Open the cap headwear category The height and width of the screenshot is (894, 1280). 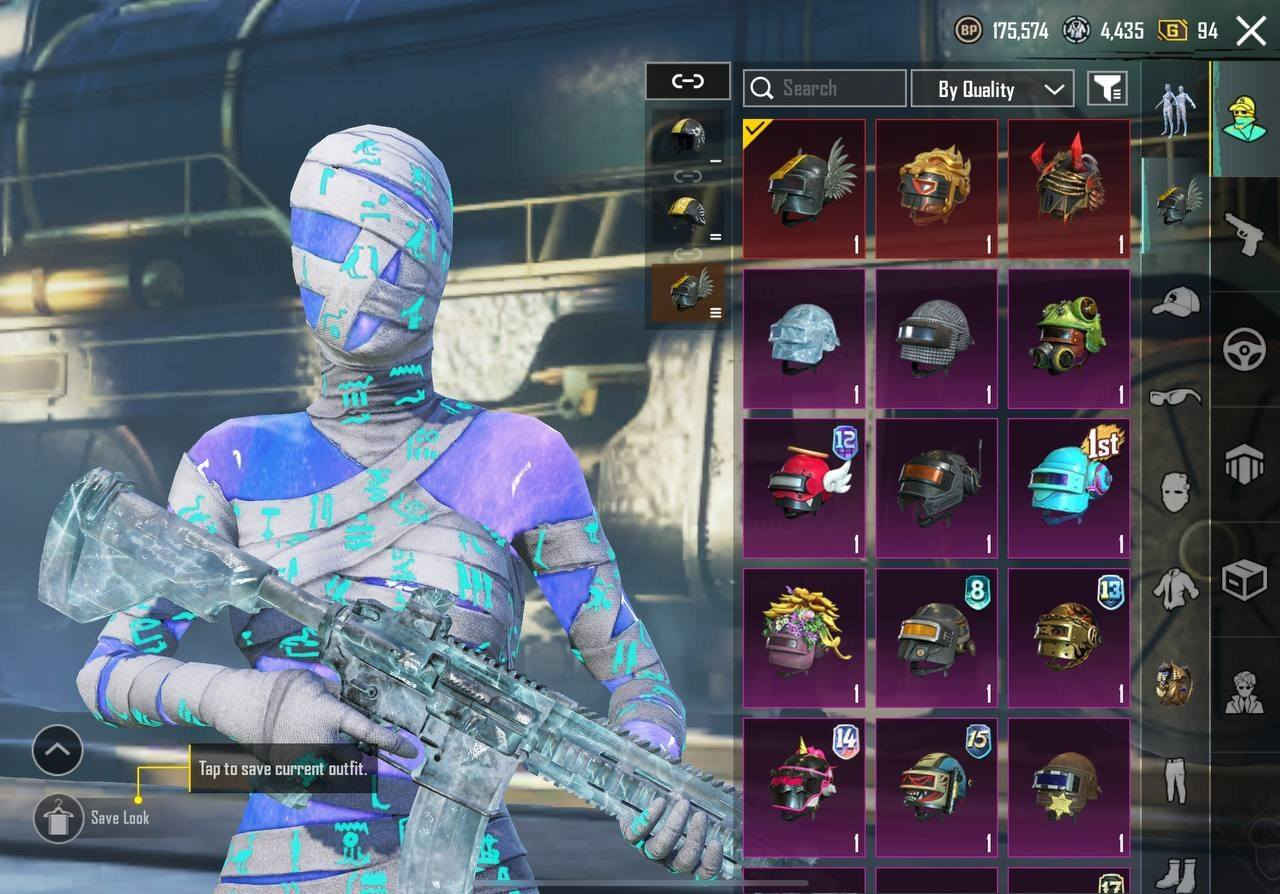(x=1175, y=301)
